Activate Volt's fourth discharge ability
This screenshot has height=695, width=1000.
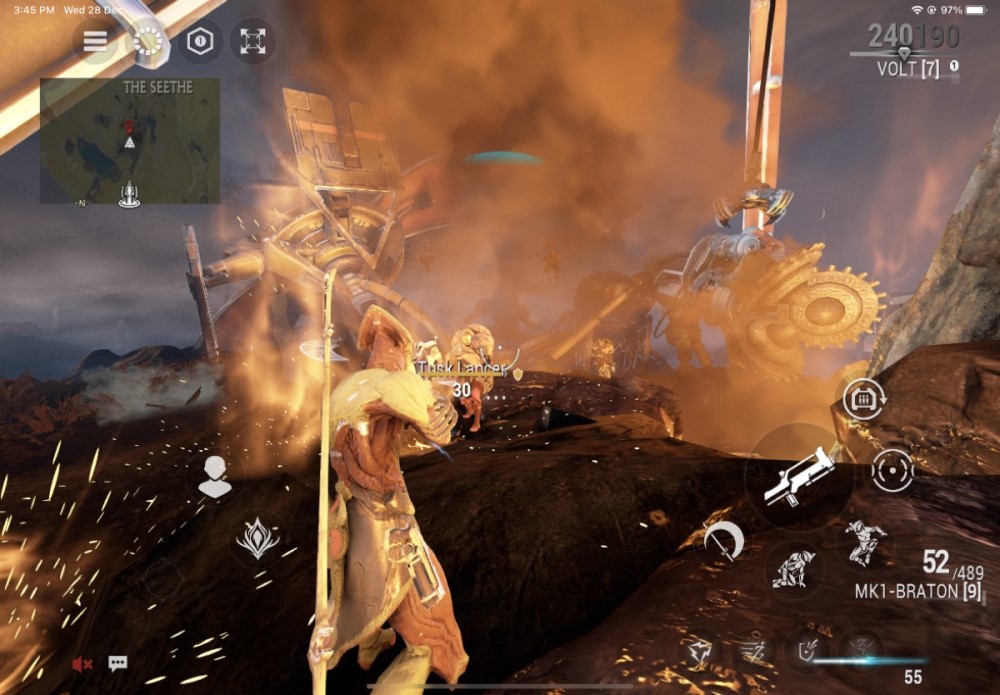click(x=860, y=651)
